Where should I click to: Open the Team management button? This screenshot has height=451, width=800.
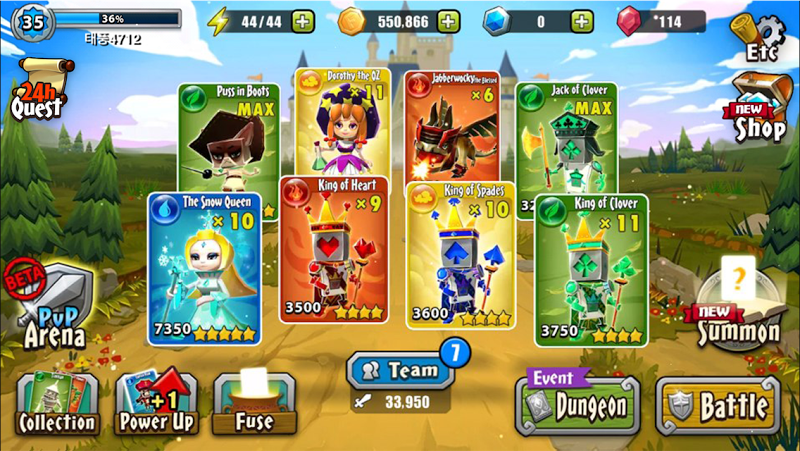(400, 370)
